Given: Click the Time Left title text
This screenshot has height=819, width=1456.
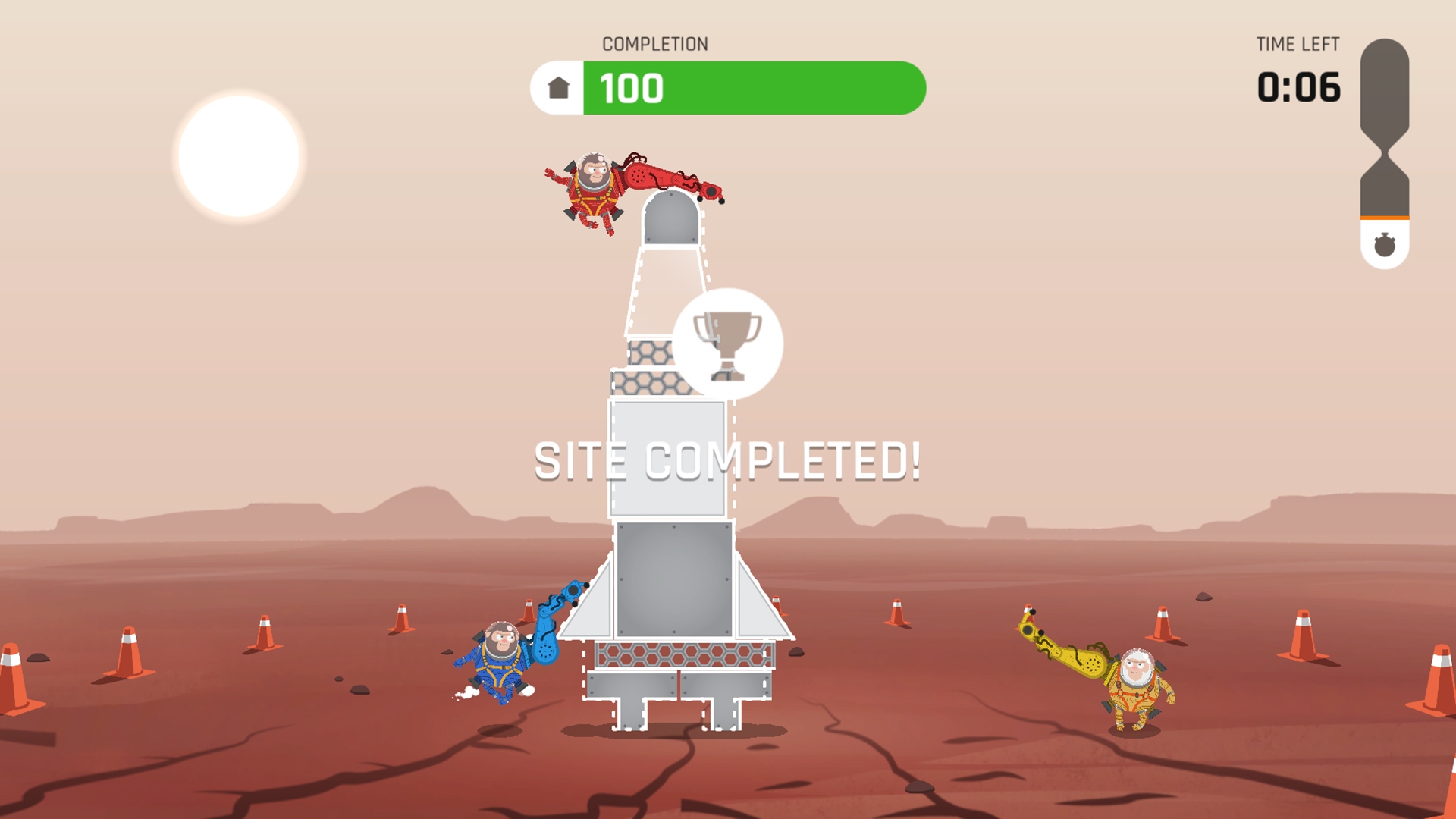Looking at the screenshot, I should pyautogui.click(x=1298, y=44).
